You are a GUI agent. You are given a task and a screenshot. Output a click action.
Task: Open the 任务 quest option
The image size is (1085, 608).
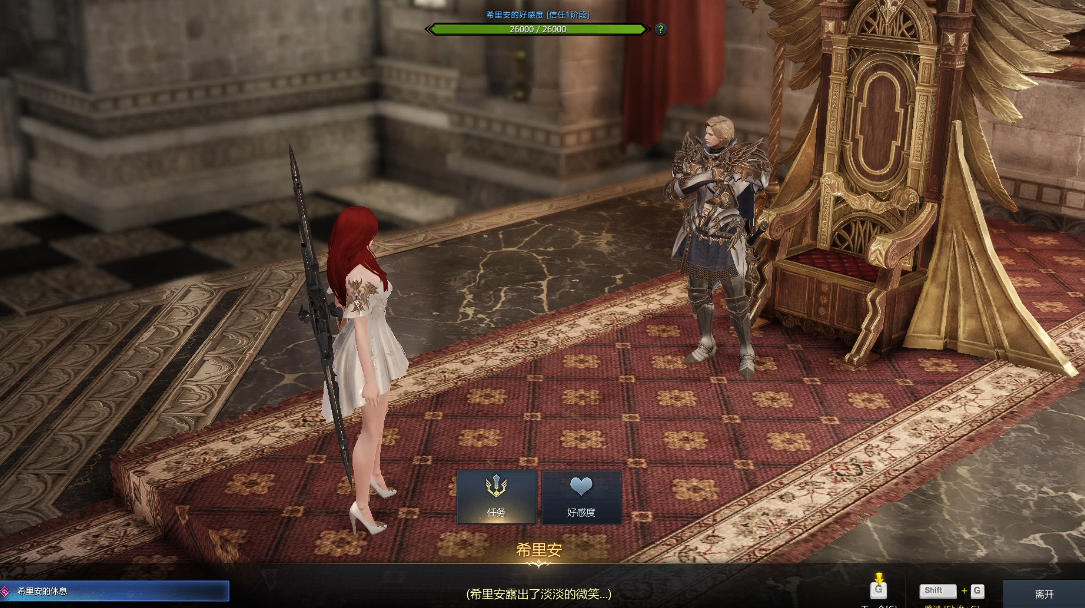pyautogui.click(x=497, y=497)
